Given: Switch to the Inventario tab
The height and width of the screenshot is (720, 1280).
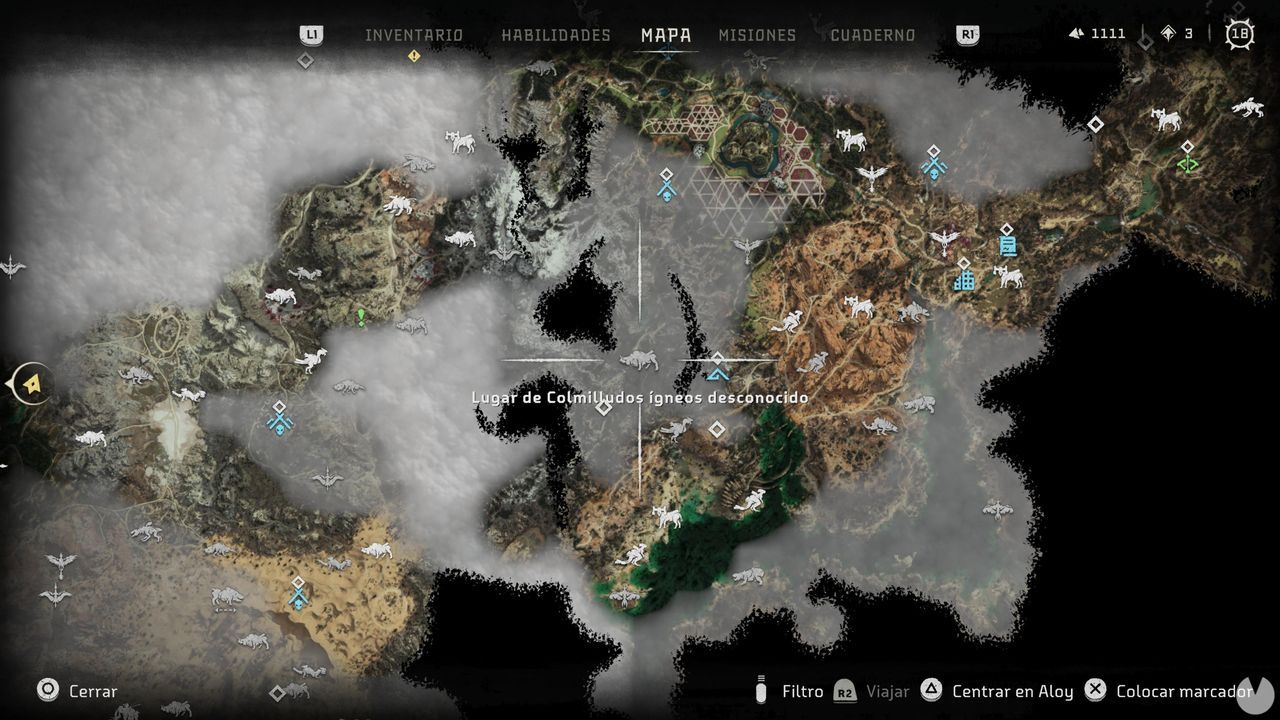Looking at the screenshot, I should point(413,35).
